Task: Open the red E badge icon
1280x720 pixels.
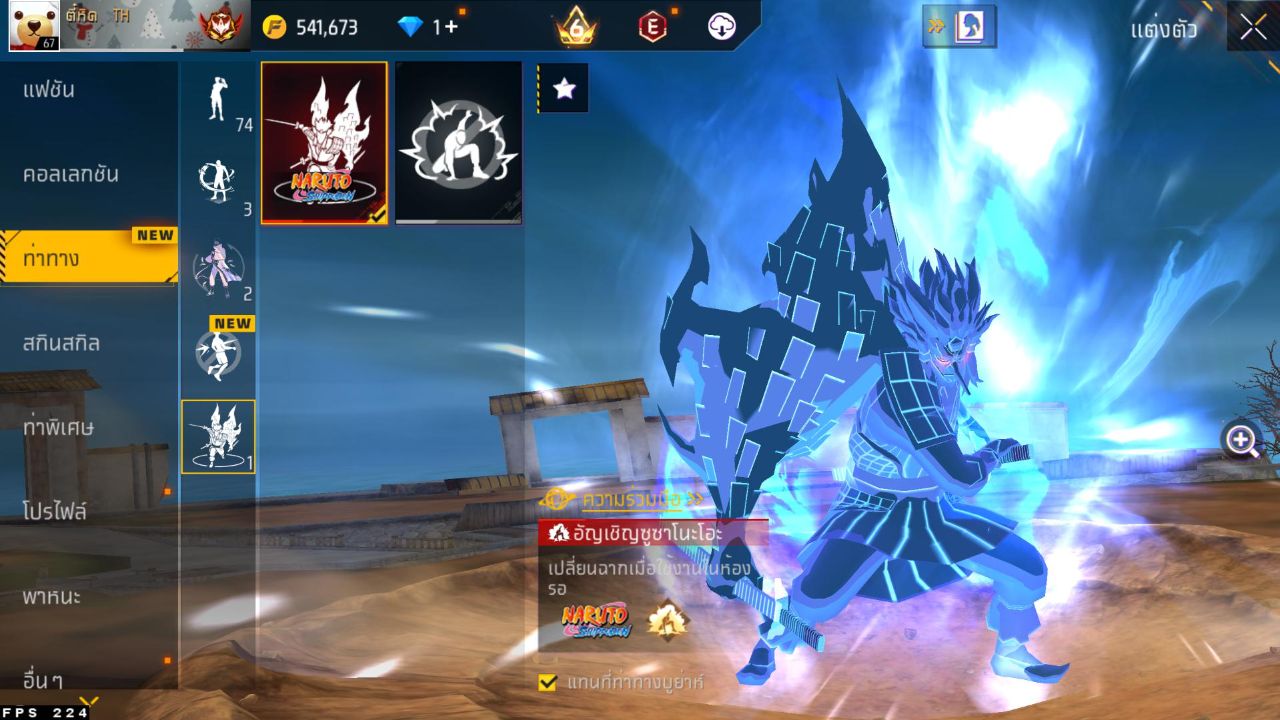Action: pyautogui.click(x=652, y=27)
